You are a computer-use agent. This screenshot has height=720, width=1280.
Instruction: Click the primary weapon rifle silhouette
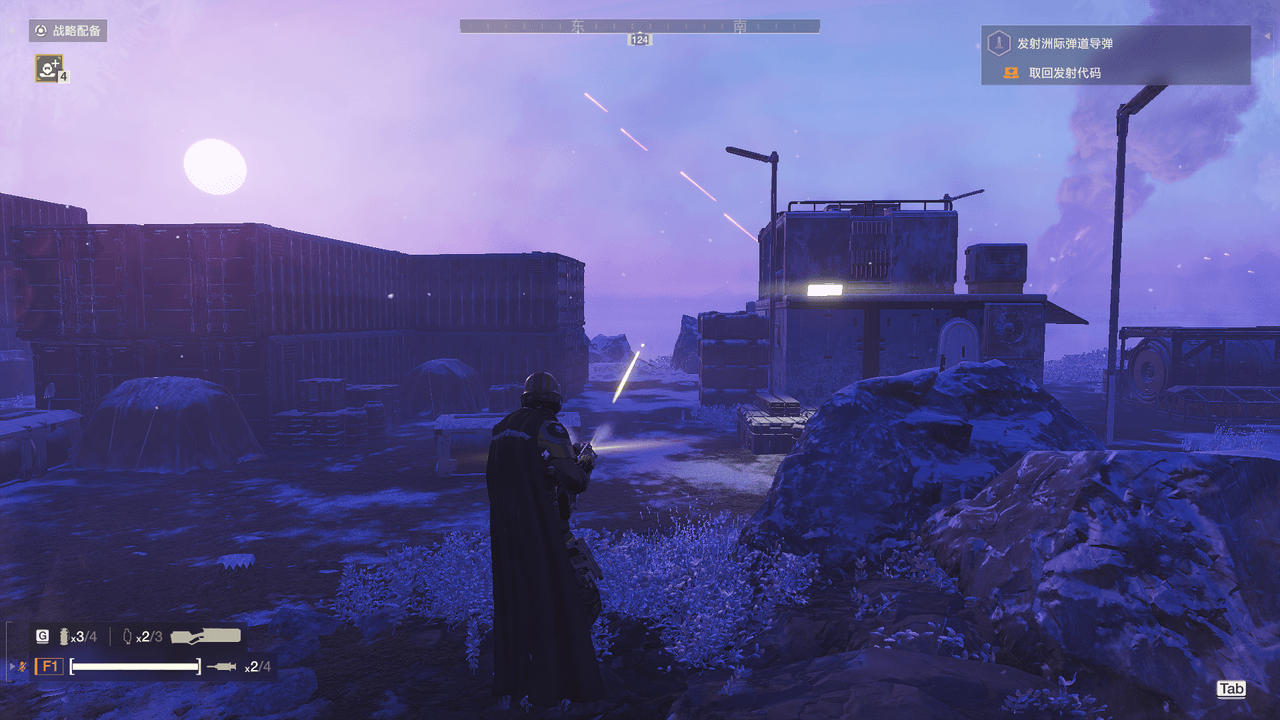pyautogui.click(x=206, y=636)
